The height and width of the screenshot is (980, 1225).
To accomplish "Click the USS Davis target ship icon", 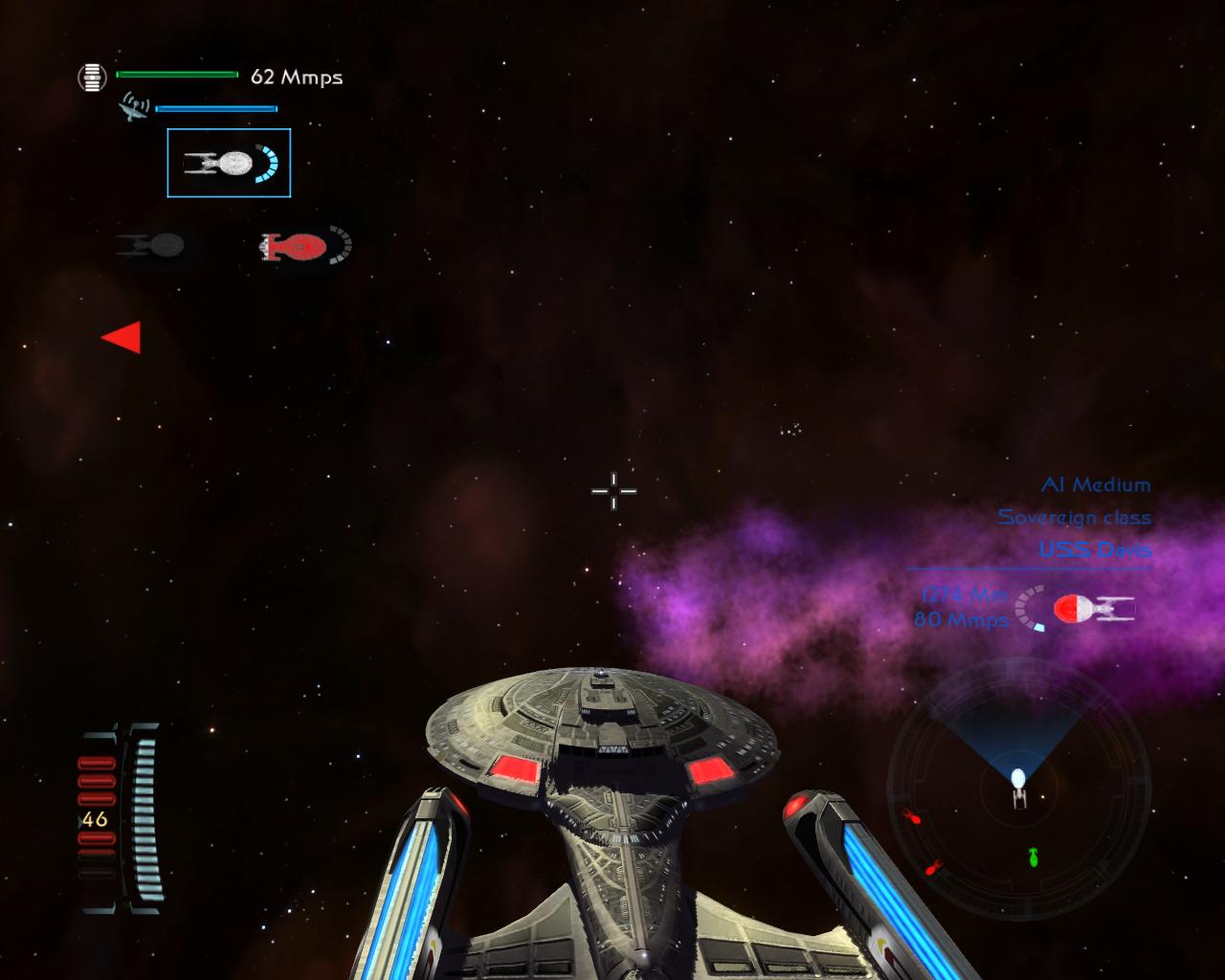I will click(1093, 609).
